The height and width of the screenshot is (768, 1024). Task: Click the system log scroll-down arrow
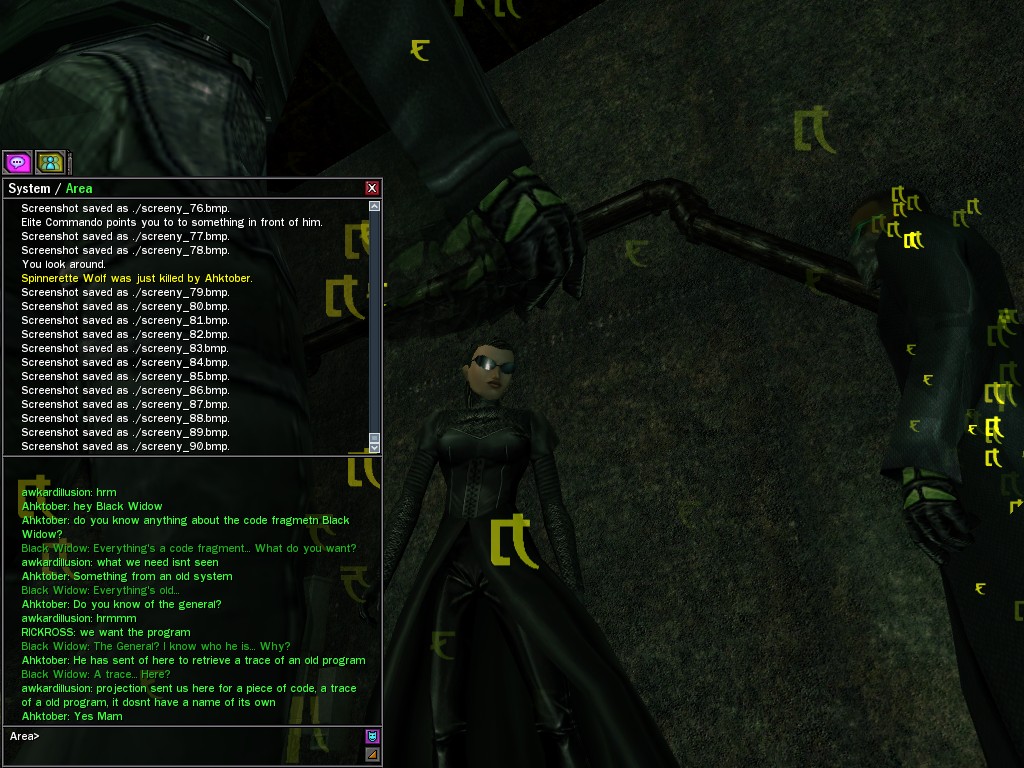tap(374, 447)
